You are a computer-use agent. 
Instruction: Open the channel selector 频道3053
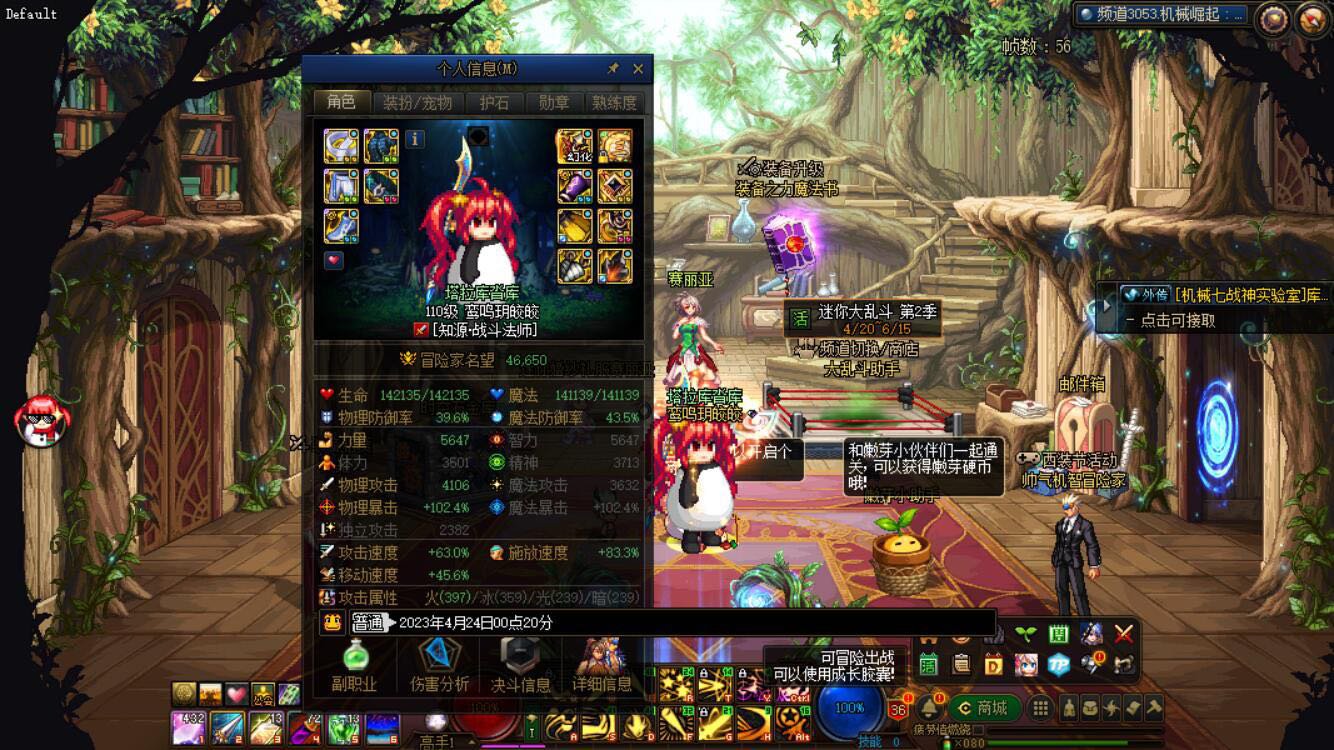[1162, 15]
